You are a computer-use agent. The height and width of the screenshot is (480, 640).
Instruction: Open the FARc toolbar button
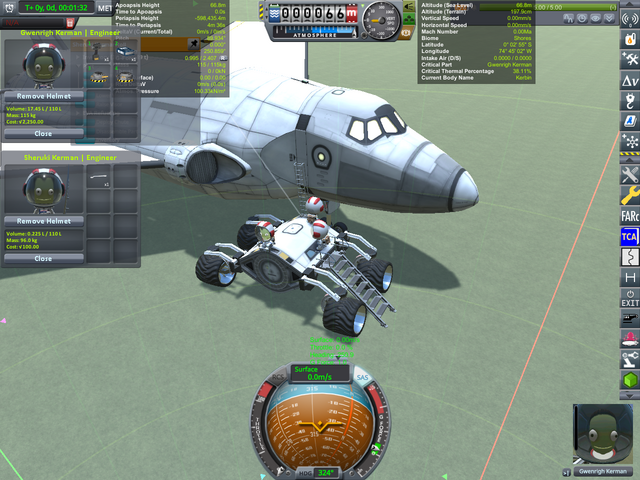[629, 215]
